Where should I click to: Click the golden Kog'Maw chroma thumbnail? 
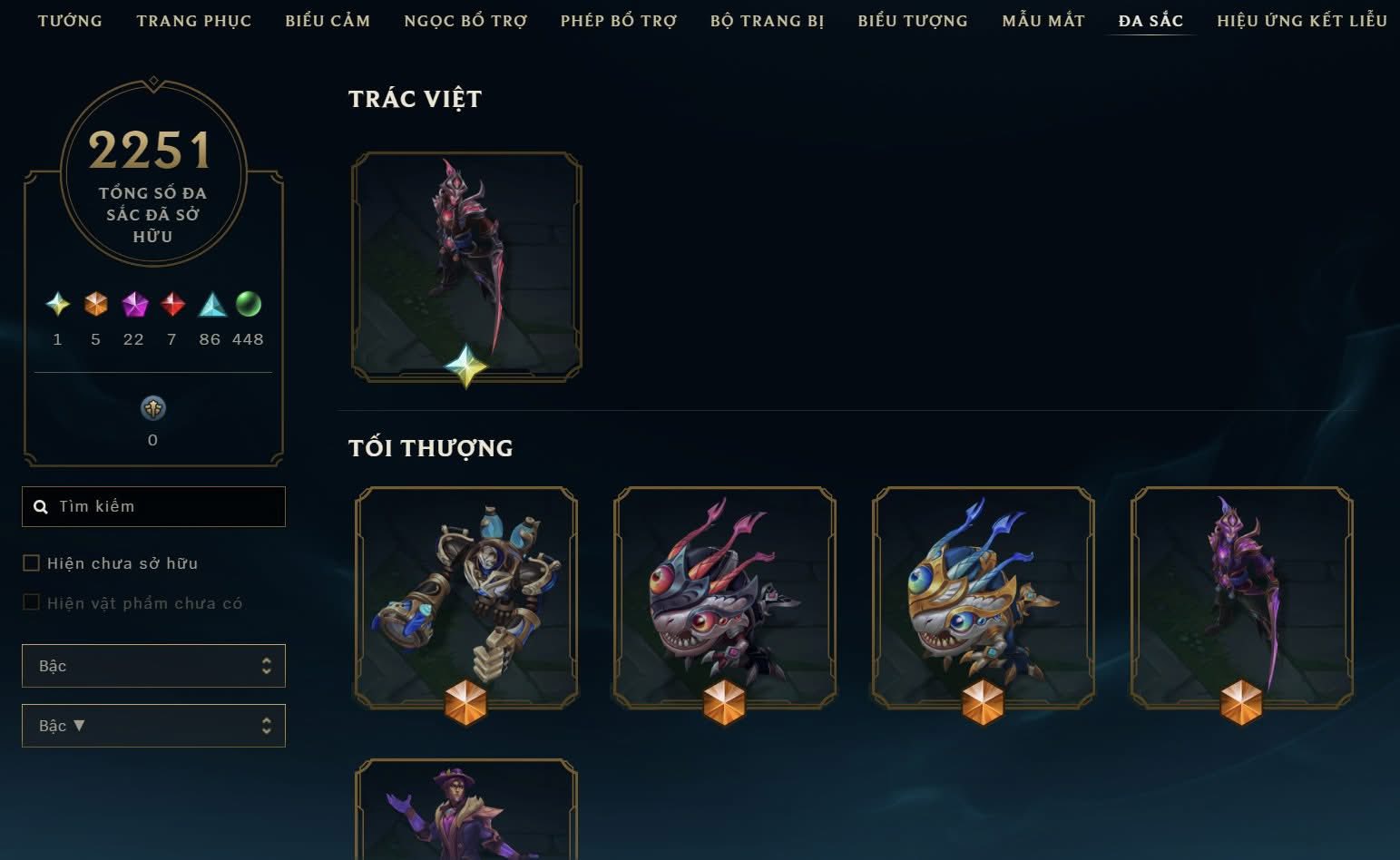point(982,599)
